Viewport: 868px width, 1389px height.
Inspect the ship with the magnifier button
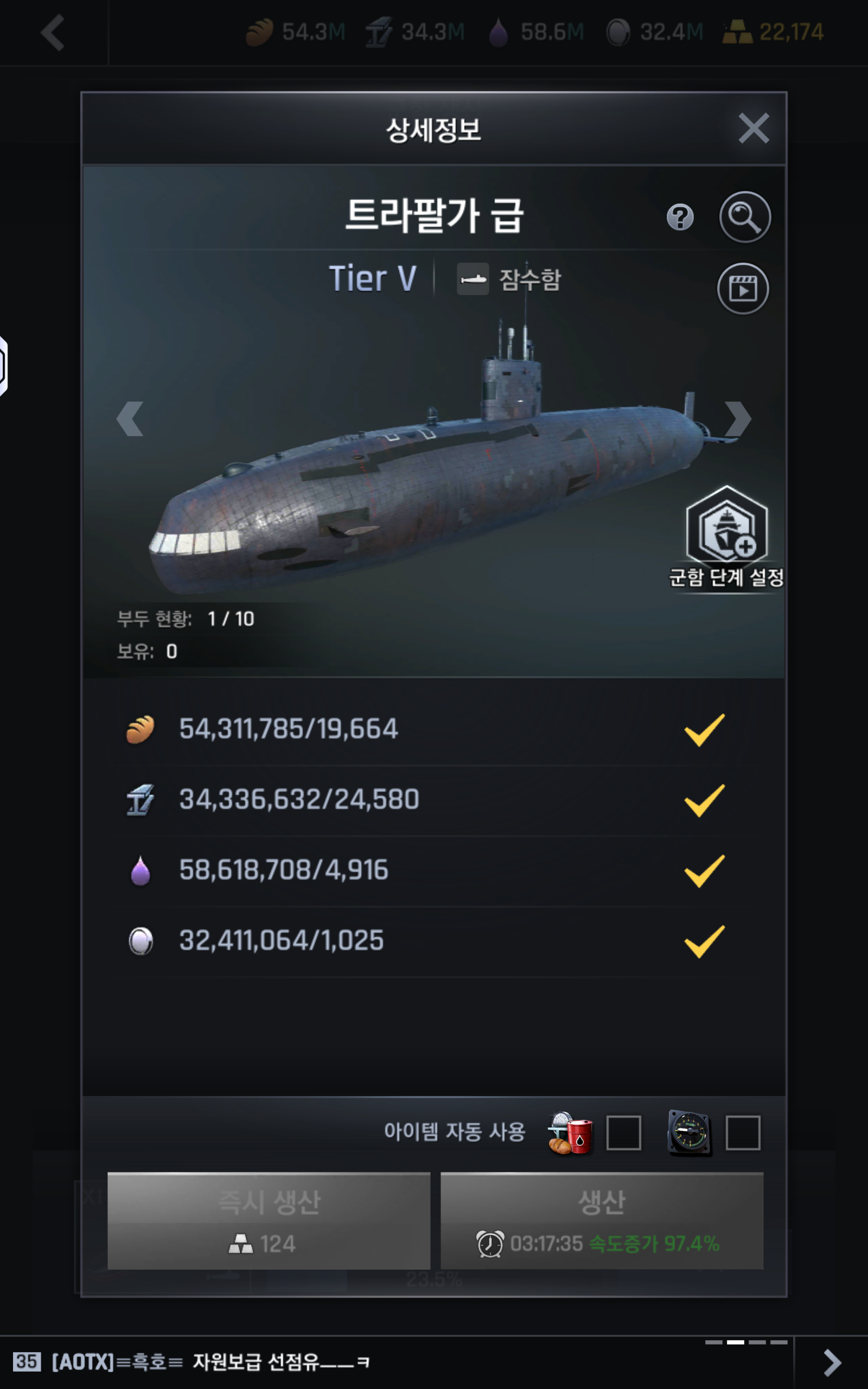point(744,217)
